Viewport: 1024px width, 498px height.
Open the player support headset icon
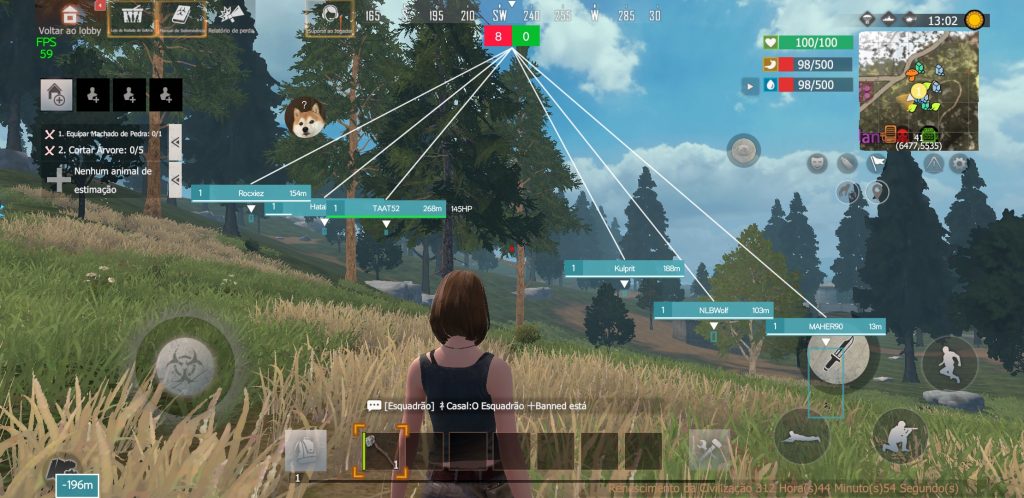(x=329, y=18)
